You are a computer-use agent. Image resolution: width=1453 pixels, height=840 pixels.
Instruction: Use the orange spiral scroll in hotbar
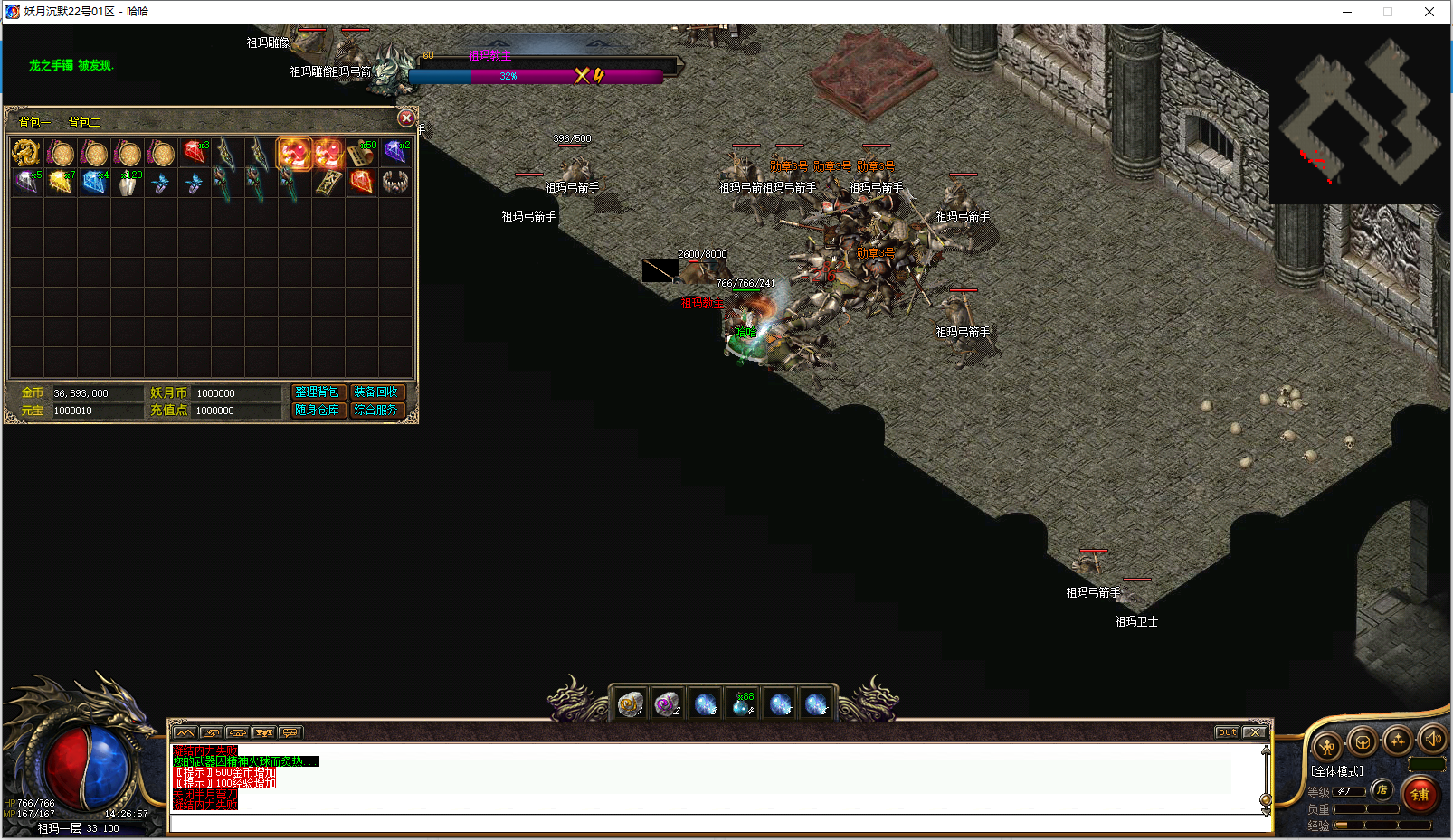point(630,703)
